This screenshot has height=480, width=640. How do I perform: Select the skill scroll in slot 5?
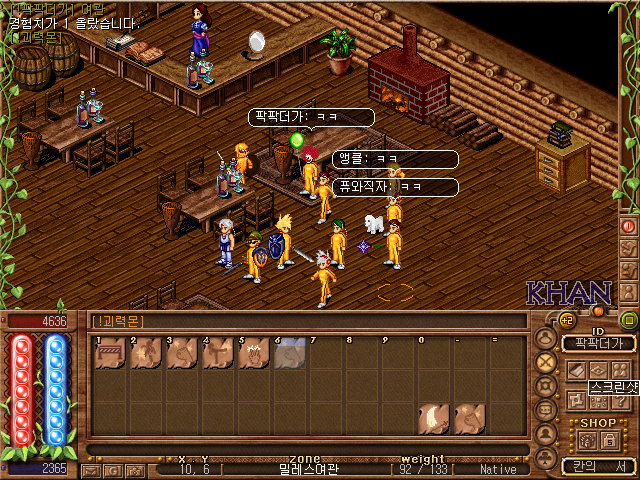click(254, 354)
